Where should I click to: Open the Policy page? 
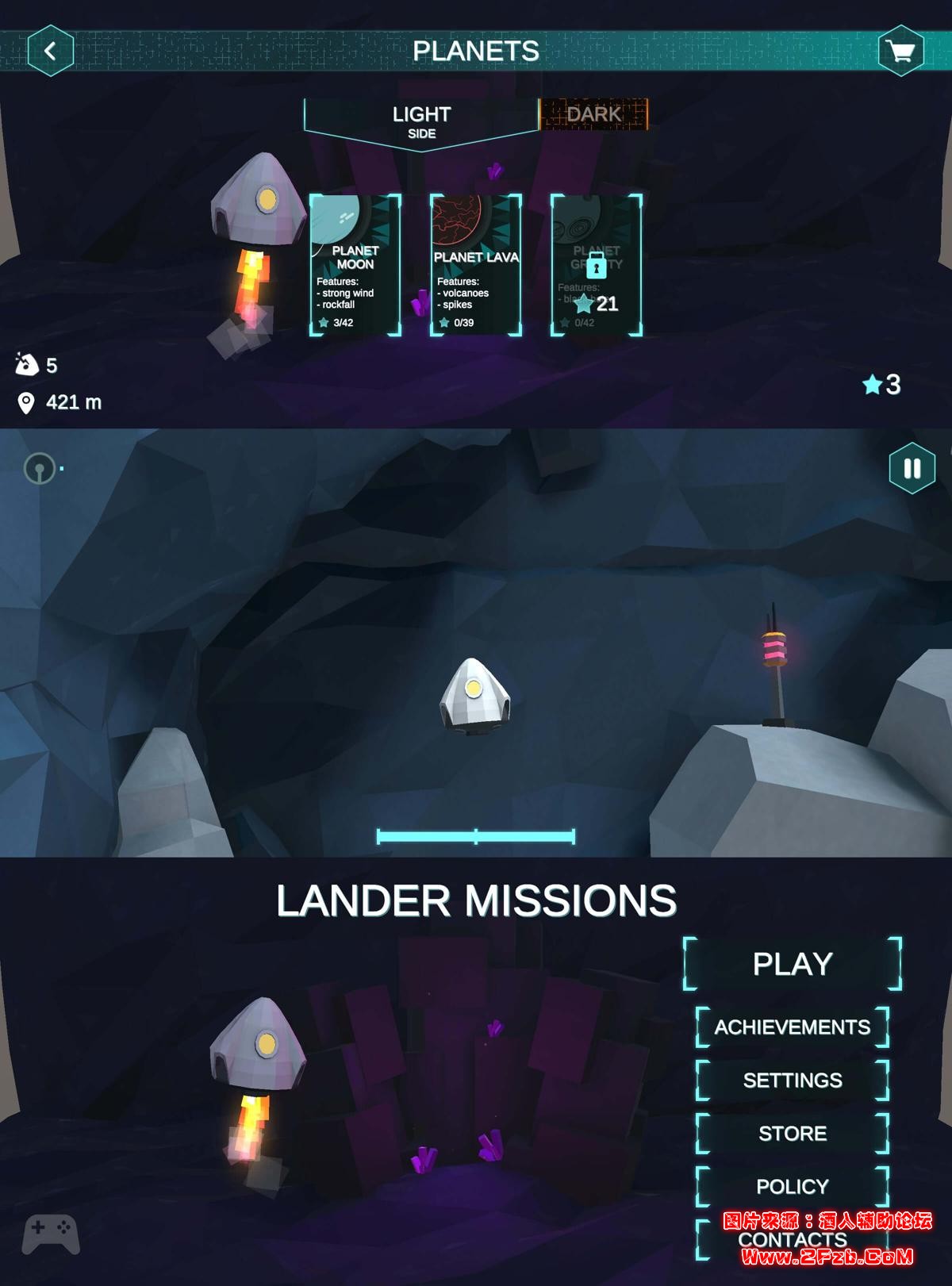(792, 1187)
